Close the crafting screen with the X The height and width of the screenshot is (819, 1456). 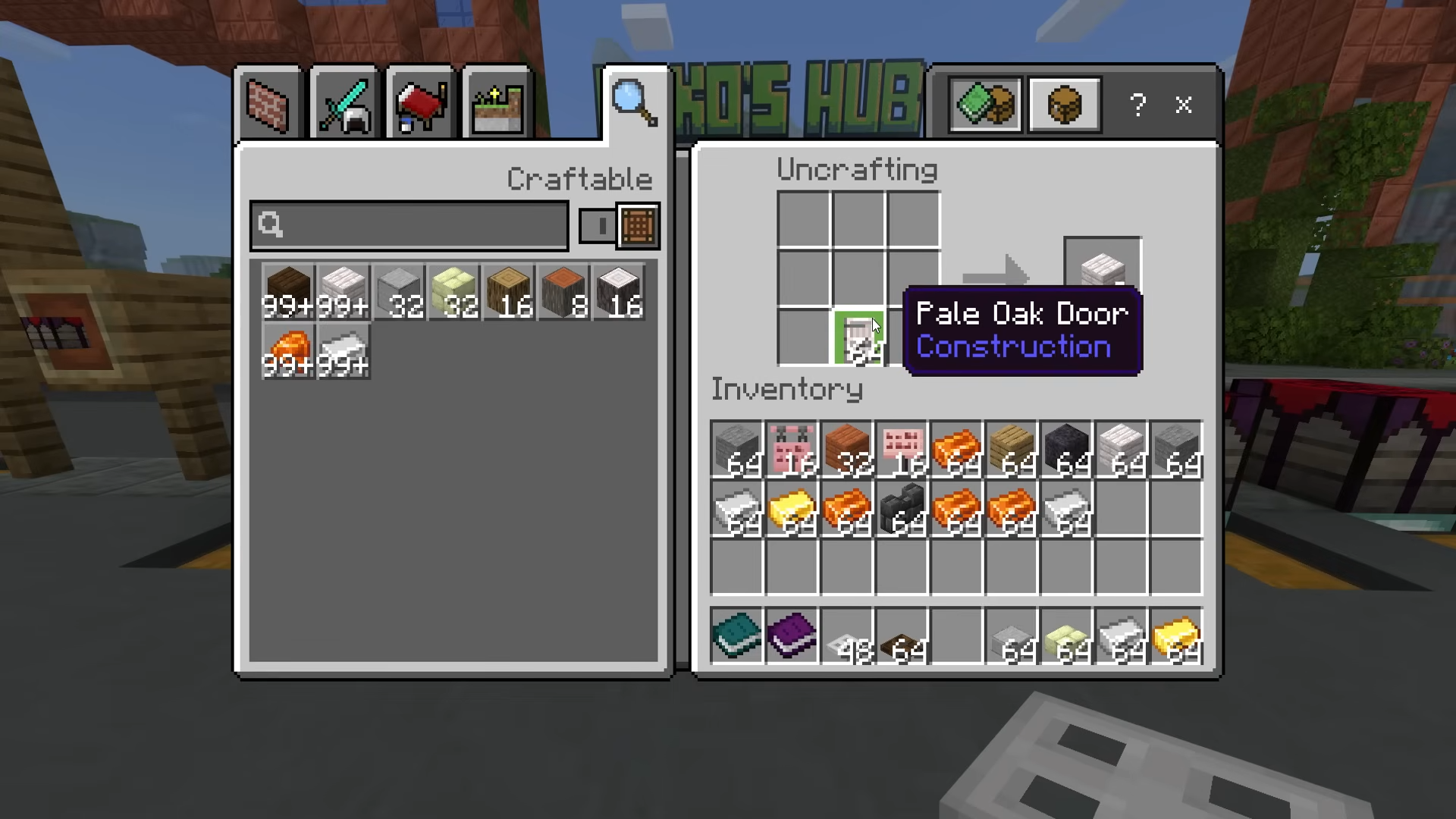pos(1183,105)
